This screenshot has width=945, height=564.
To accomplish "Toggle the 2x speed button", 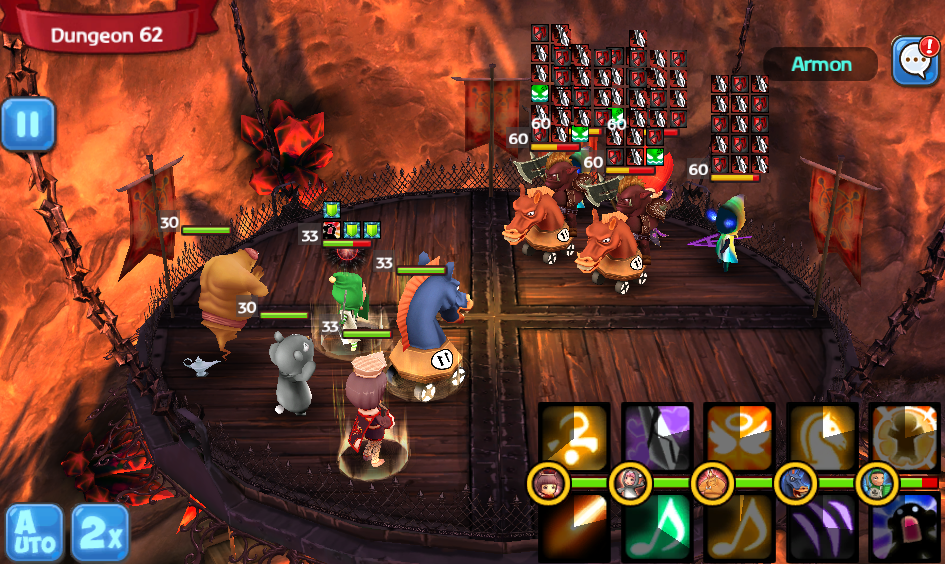I will pos(100,532).
